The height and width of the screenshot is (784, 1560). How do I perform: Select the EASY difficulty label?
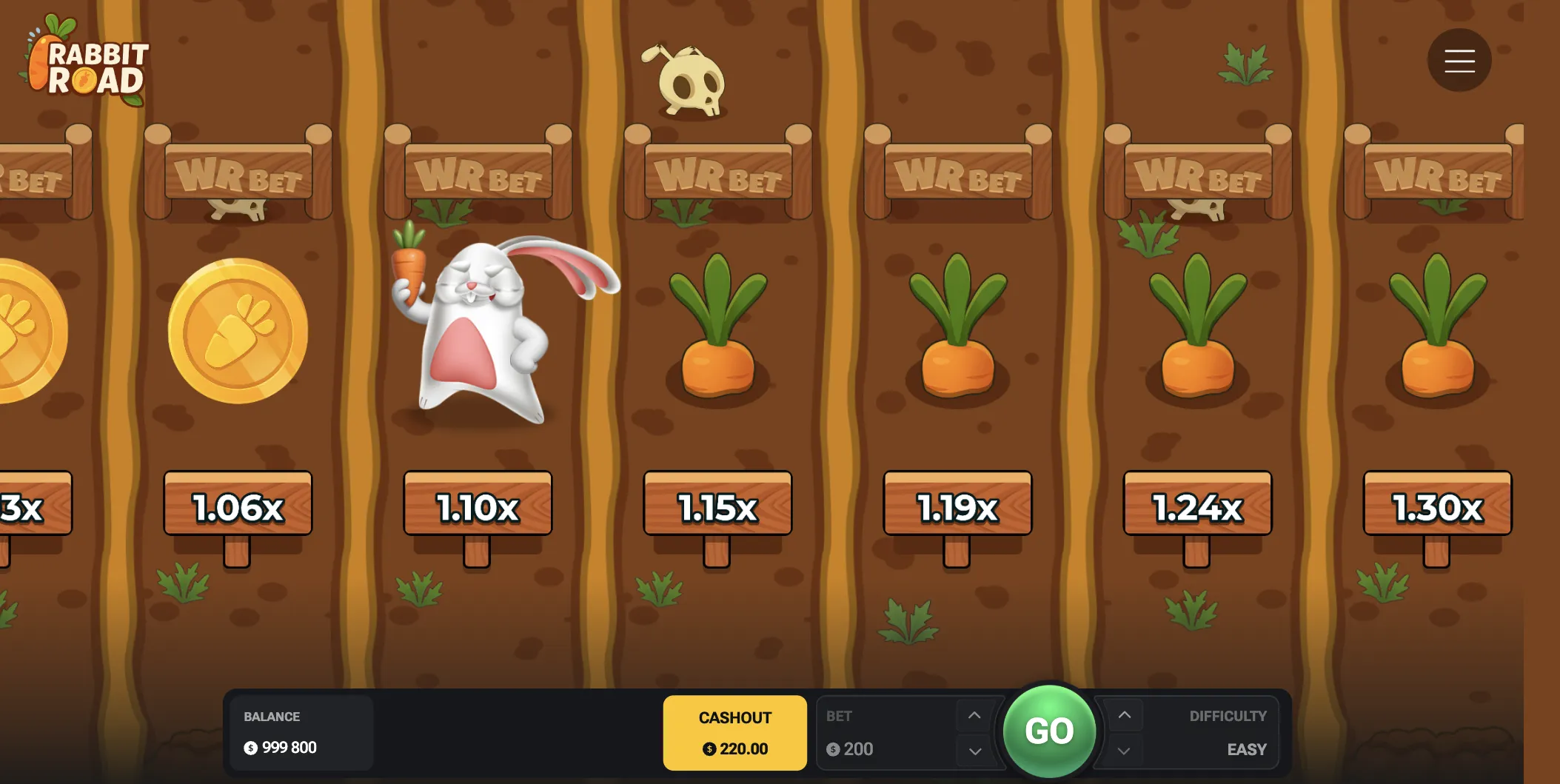tap(1246, 748)
